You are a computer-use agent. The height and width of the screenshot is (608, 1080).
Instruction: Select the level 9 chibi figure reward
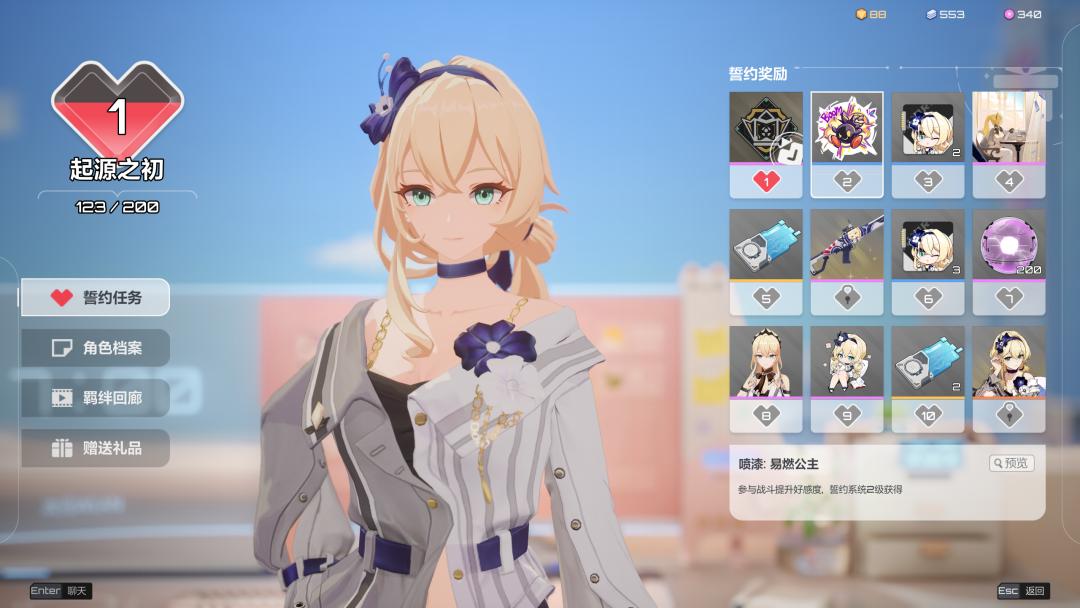click(847, 361)
